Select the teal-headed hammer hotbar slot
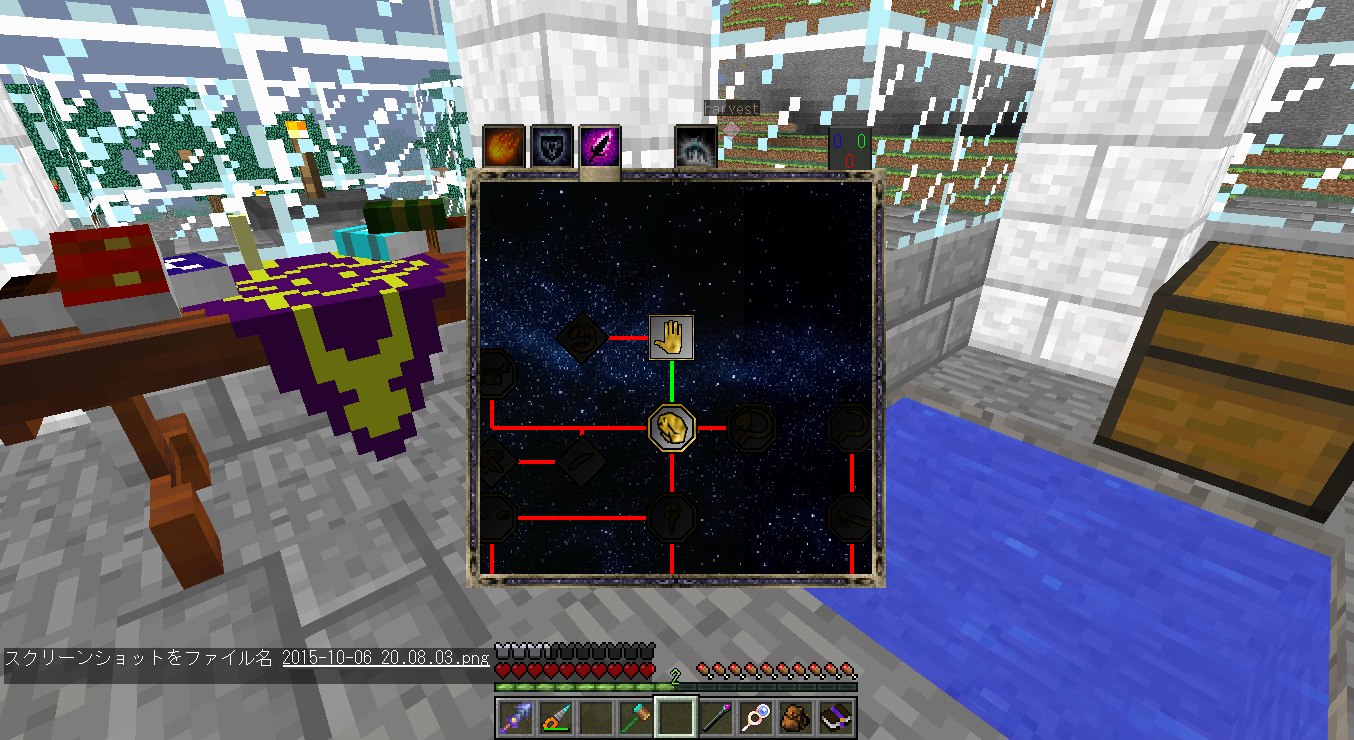 635,716
